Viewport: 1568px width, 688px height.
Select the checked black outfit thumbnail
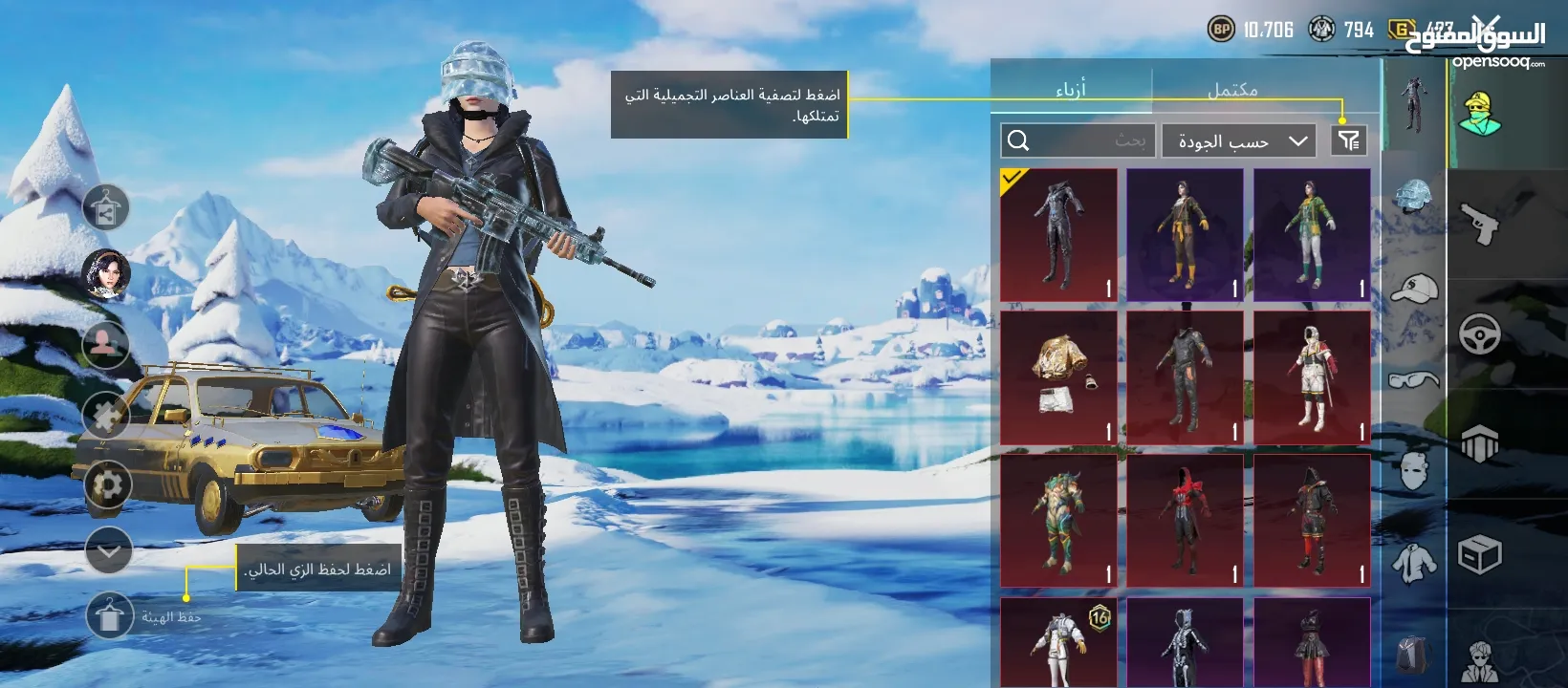pos(1059,236)
